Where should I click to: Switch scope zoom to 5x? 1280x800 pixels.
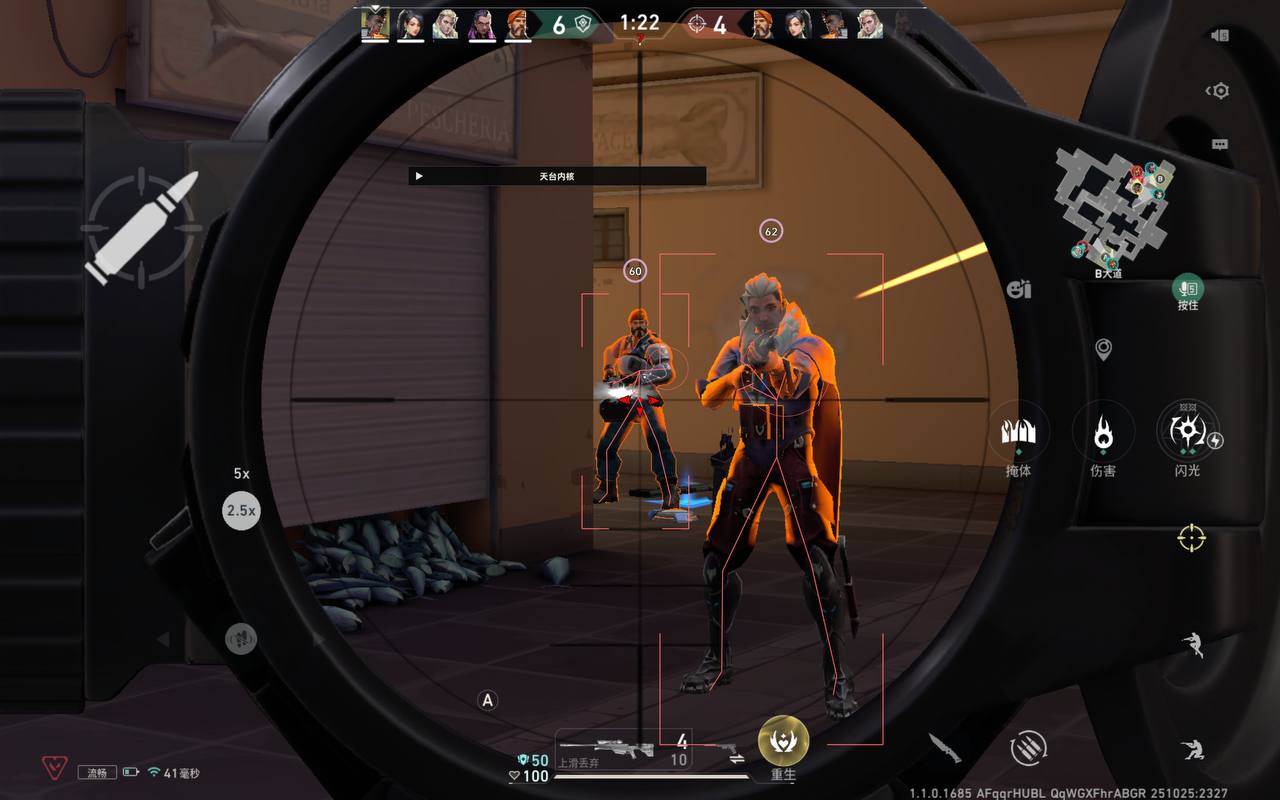coord(241,473)
